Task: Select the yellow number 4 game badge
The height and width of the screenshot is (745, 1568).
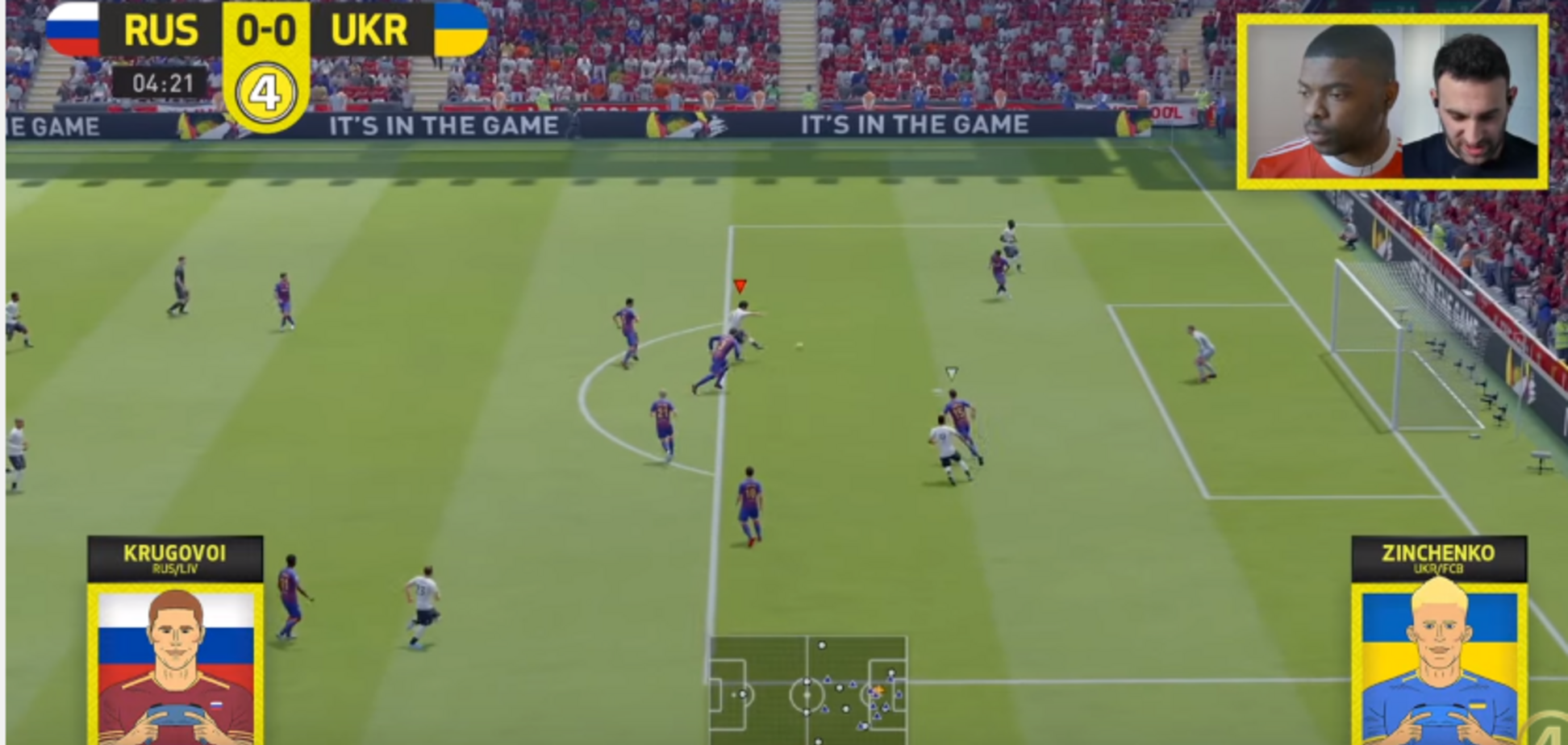Action: tap(267, 86)
